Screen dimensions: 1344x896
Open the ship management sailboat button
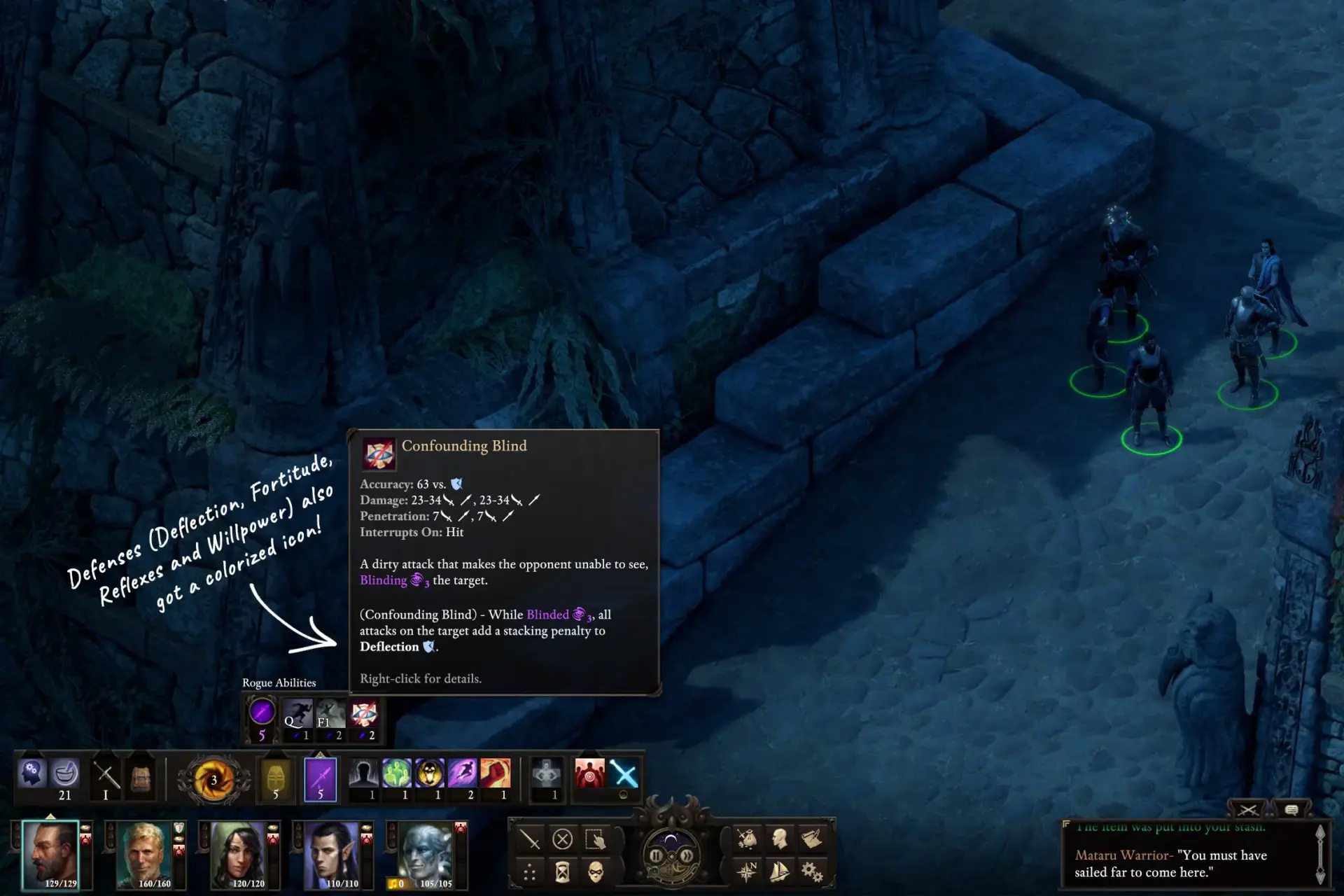point(779,872)
